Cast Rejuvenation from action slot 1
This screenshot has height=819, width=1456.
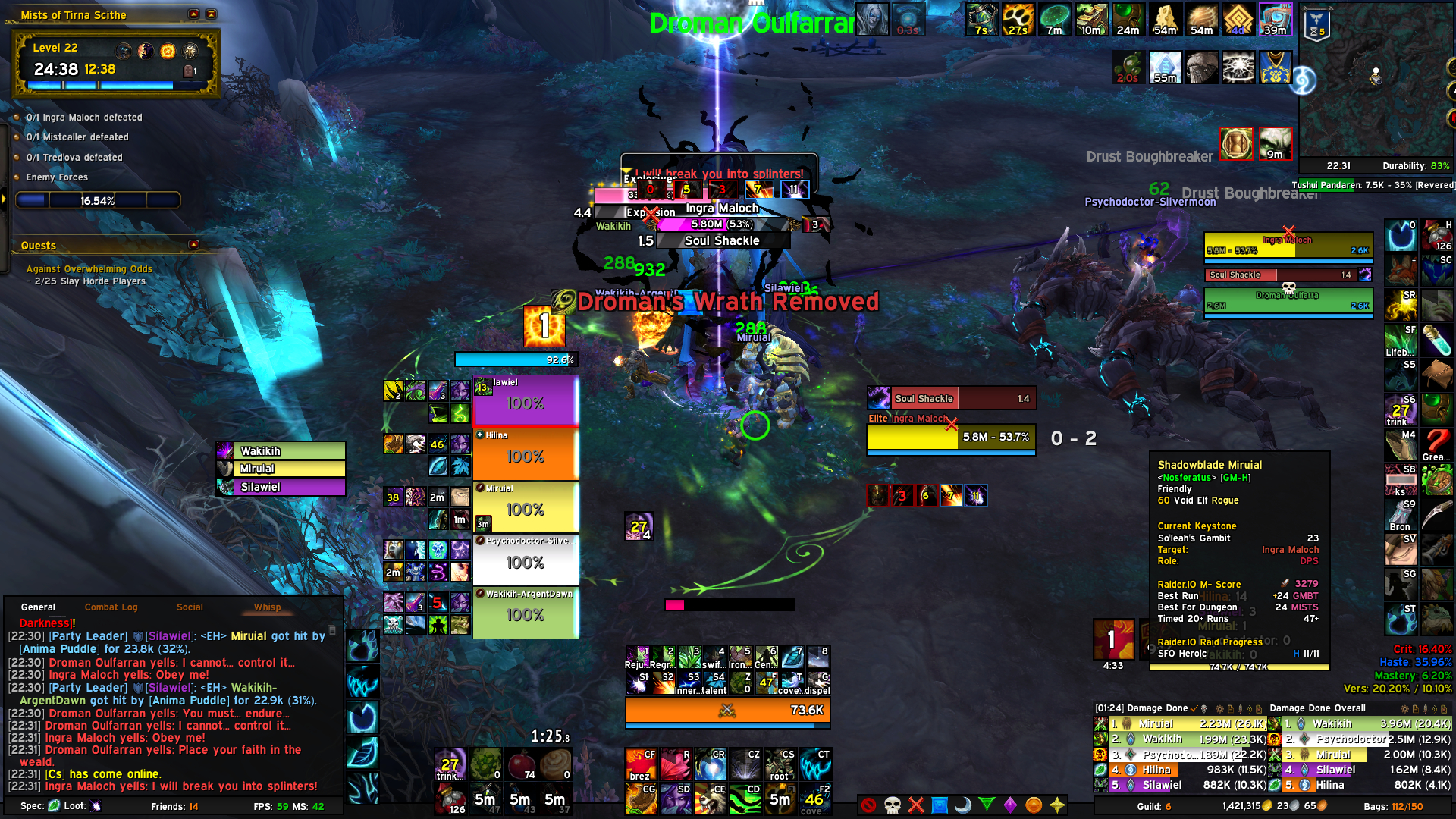637,657
